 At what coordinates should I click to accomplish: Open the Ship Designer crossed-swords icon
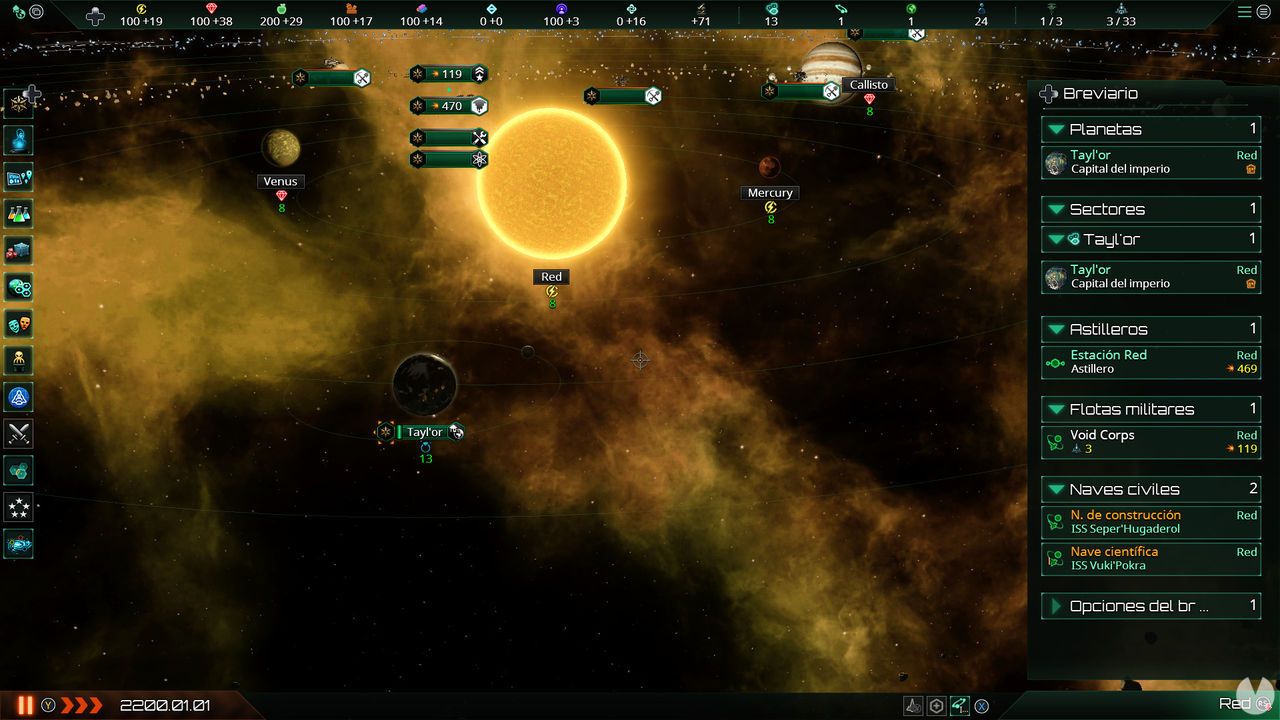tap(18, 434)
